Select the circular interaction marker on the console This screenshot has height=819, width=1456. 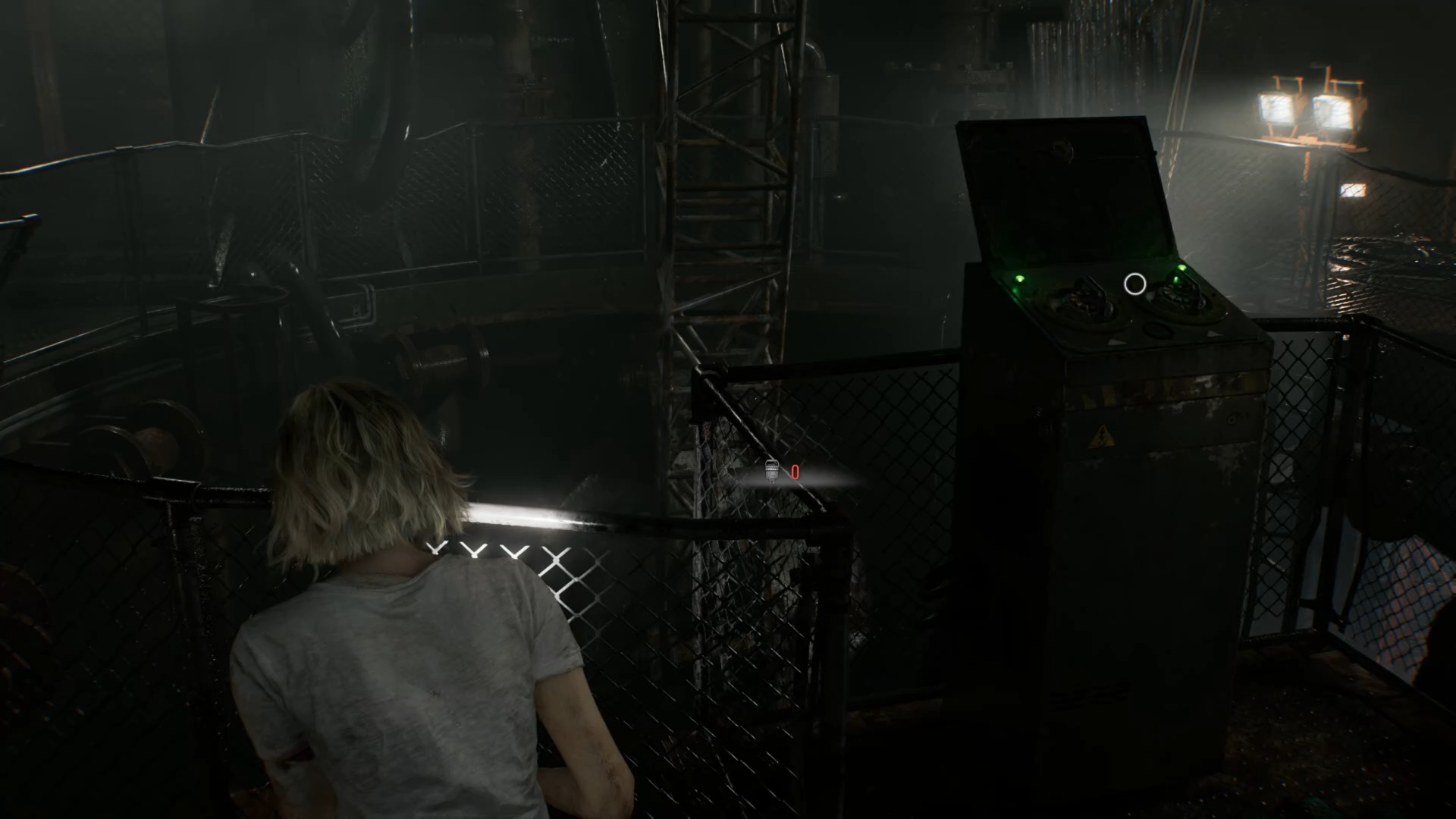point(1134,284)
